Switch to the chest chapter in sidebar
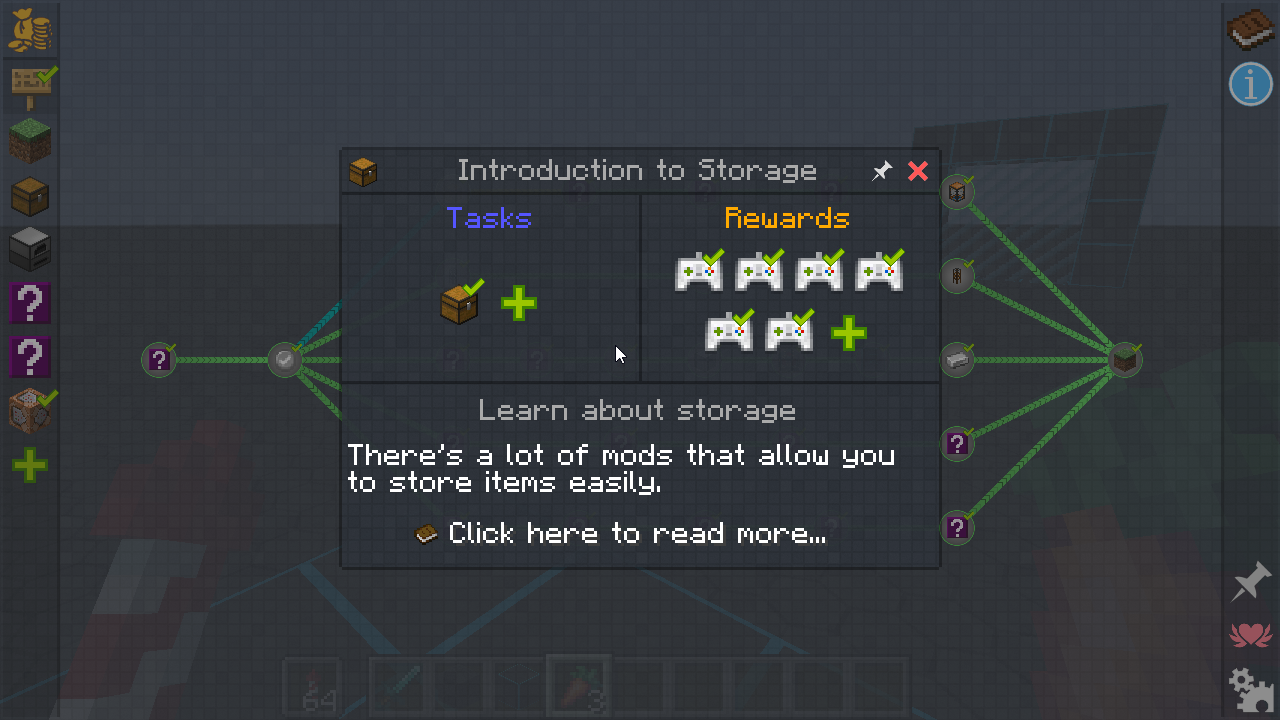The width and height of the screenshot is (1280, 720). click(x=30, y=197)
